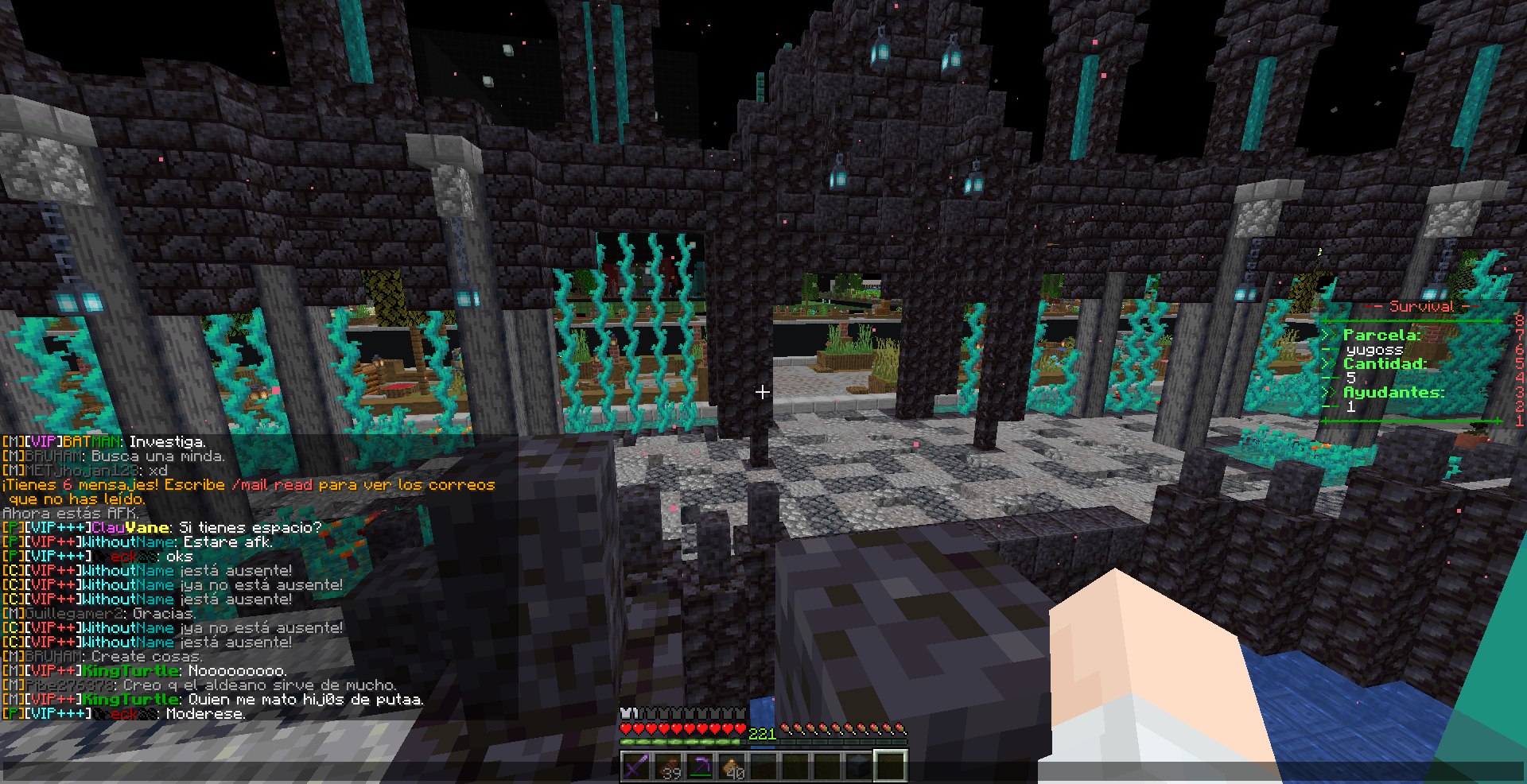Select the food stack of 40
This screenshot has width=1527, height=784.
pyautogui.click(x=731, y=767)
